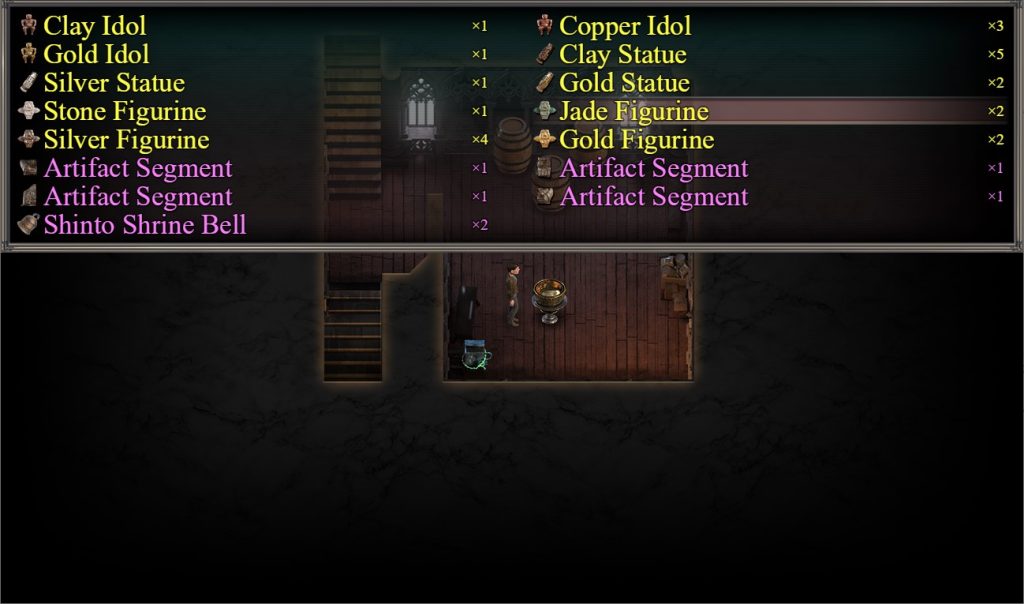Viewport: 1024px width, 604px height.
Task: Select the Stone Figurine item
Action: tap(124, 111)
